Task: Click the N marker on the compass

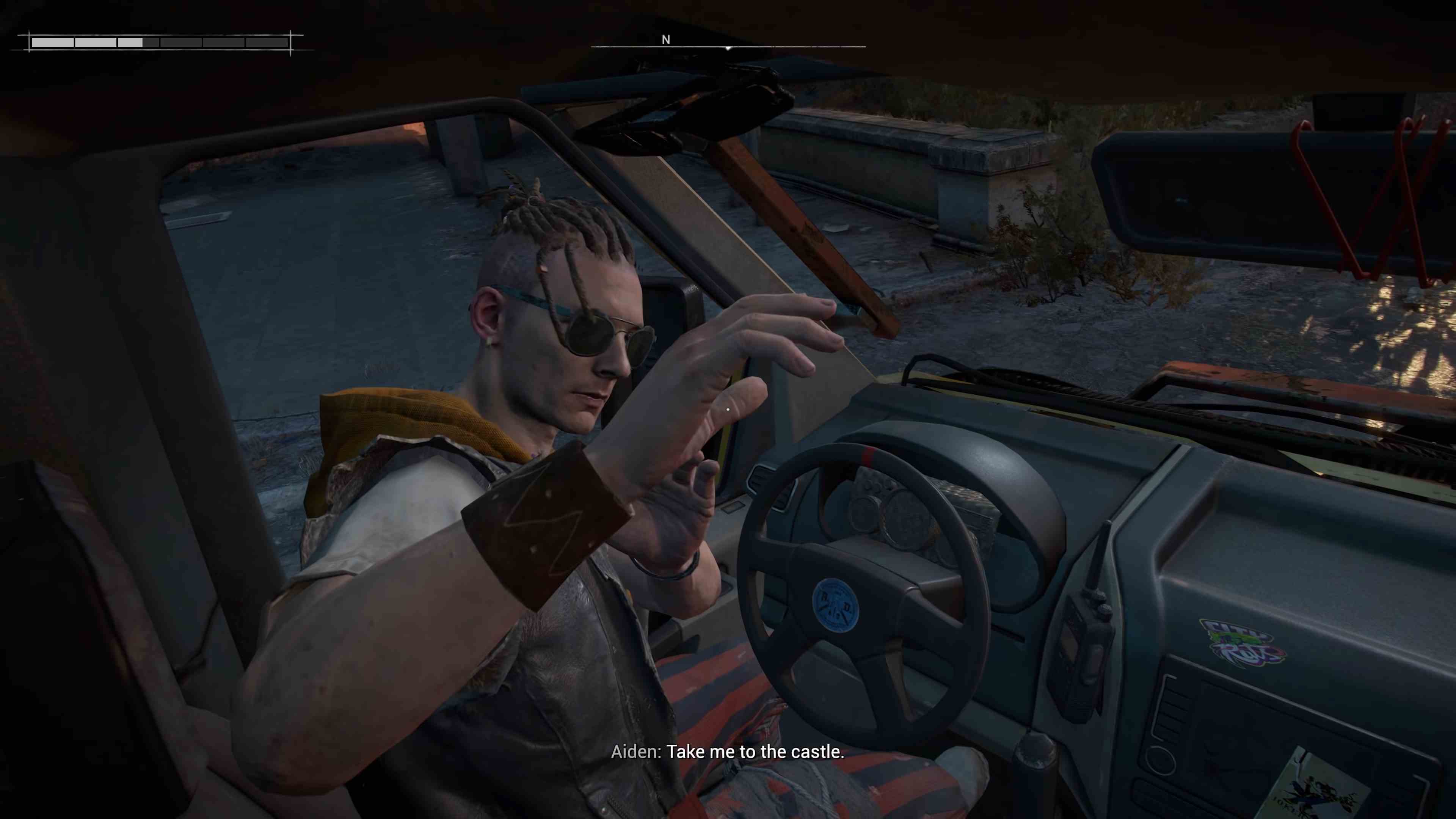Action: [666, 40]
